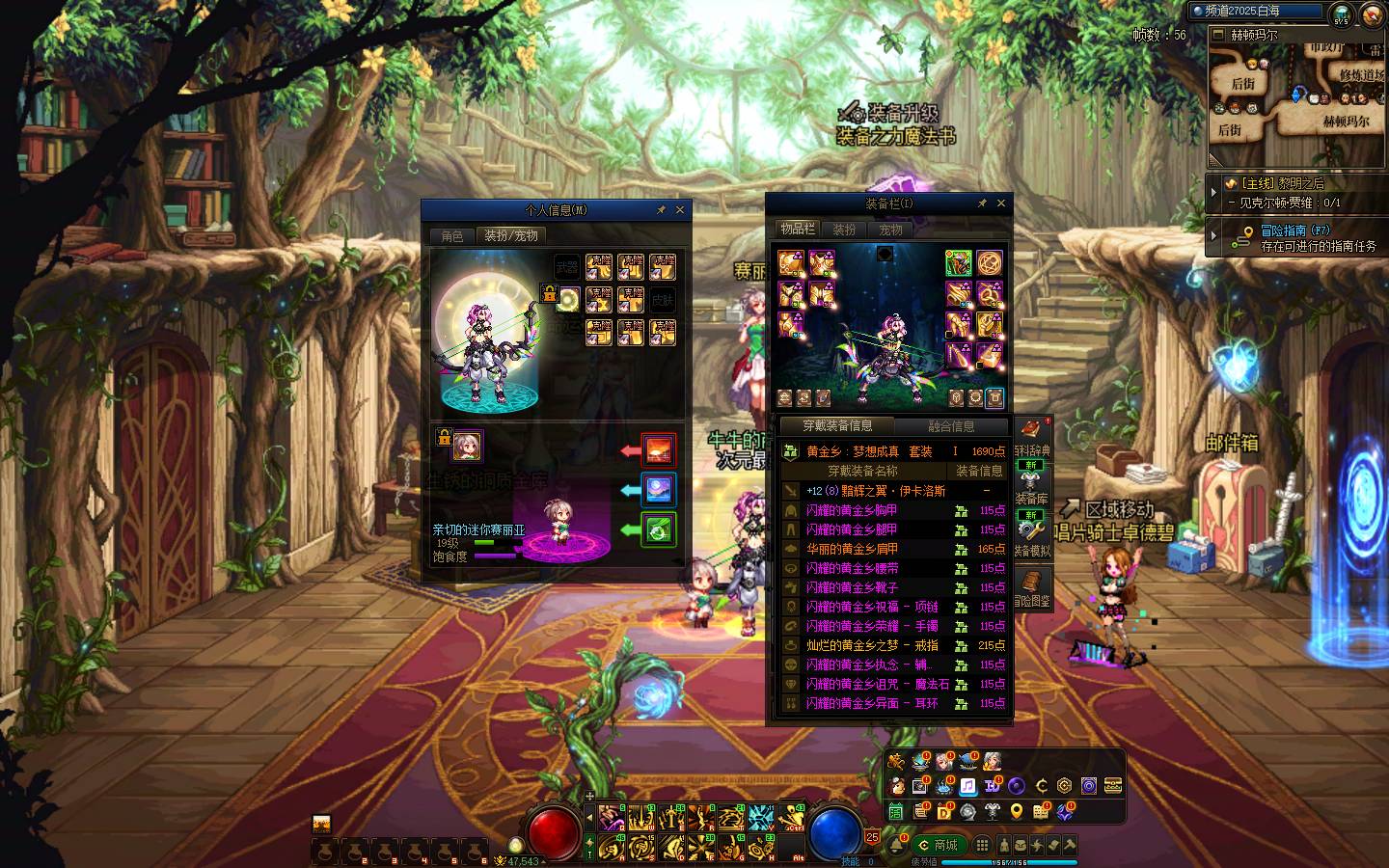
Task: Open the music note icon in the menu tray
Action: [967, 786]
